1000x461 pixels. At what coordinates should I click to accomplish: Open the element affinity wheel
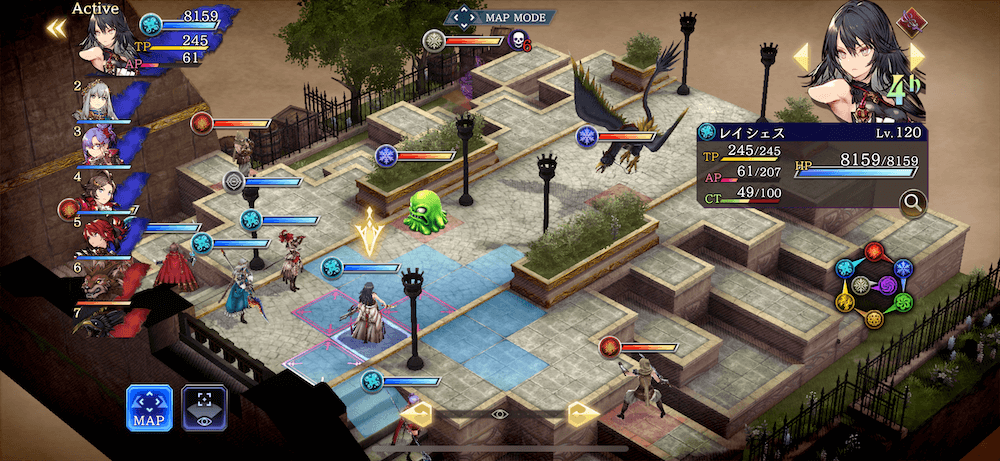[873, 283]
